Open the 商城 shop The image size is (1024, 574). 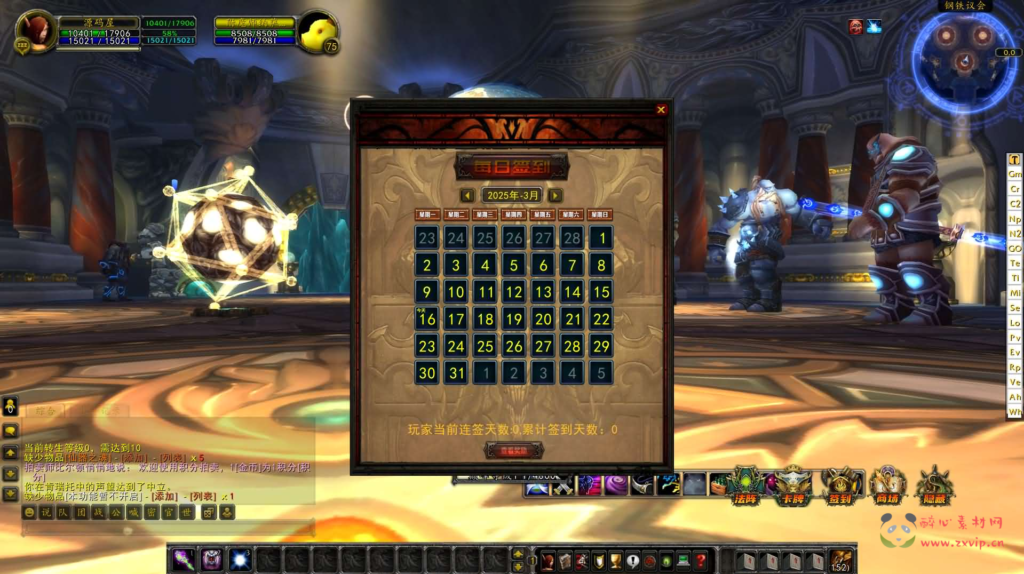[x=887, y=484]
